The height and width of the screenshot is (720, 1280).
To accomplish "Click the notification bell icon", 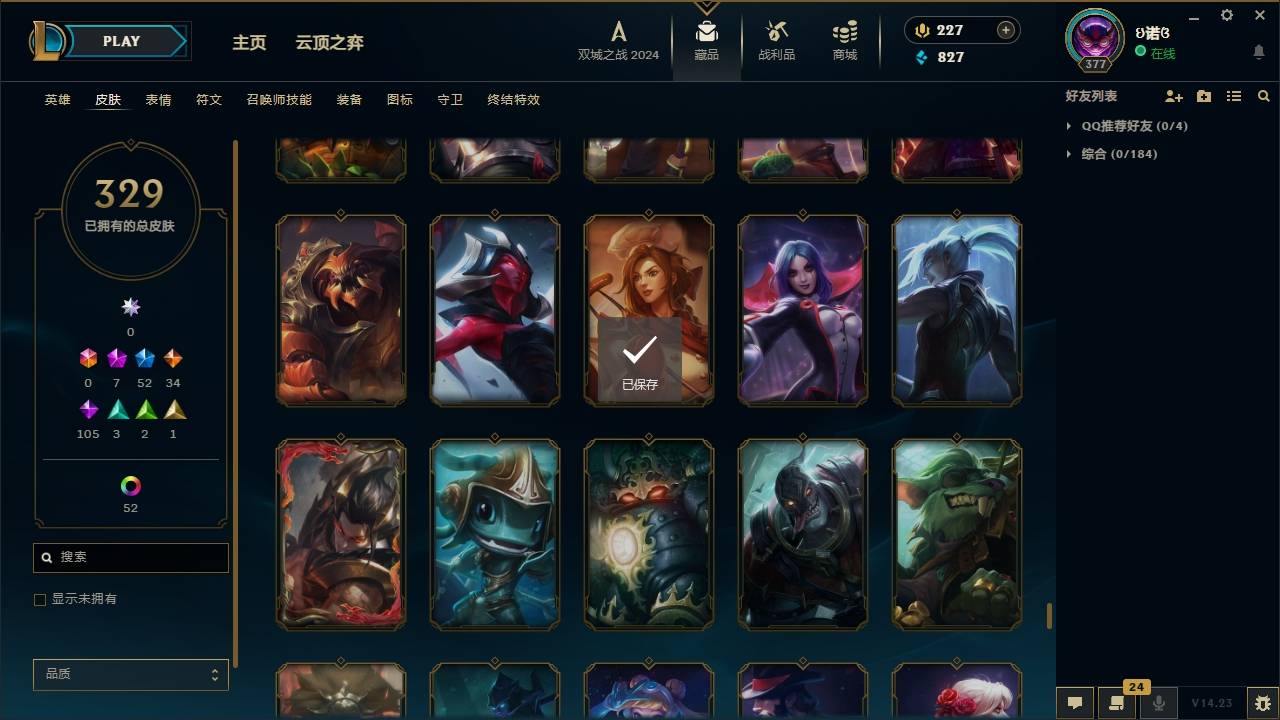I will [1258, 52].
